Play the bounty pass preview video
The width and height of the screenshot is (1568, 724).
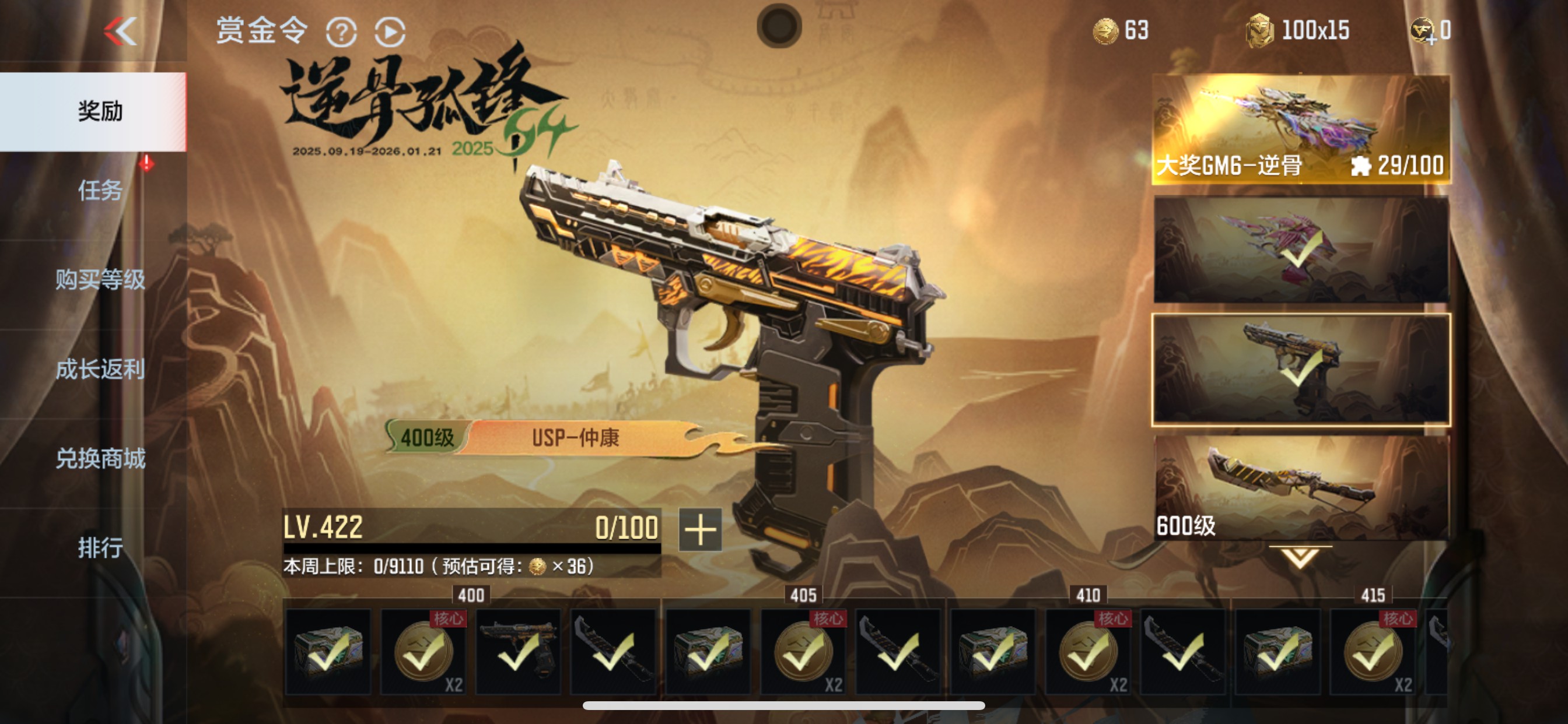(390, 31)
